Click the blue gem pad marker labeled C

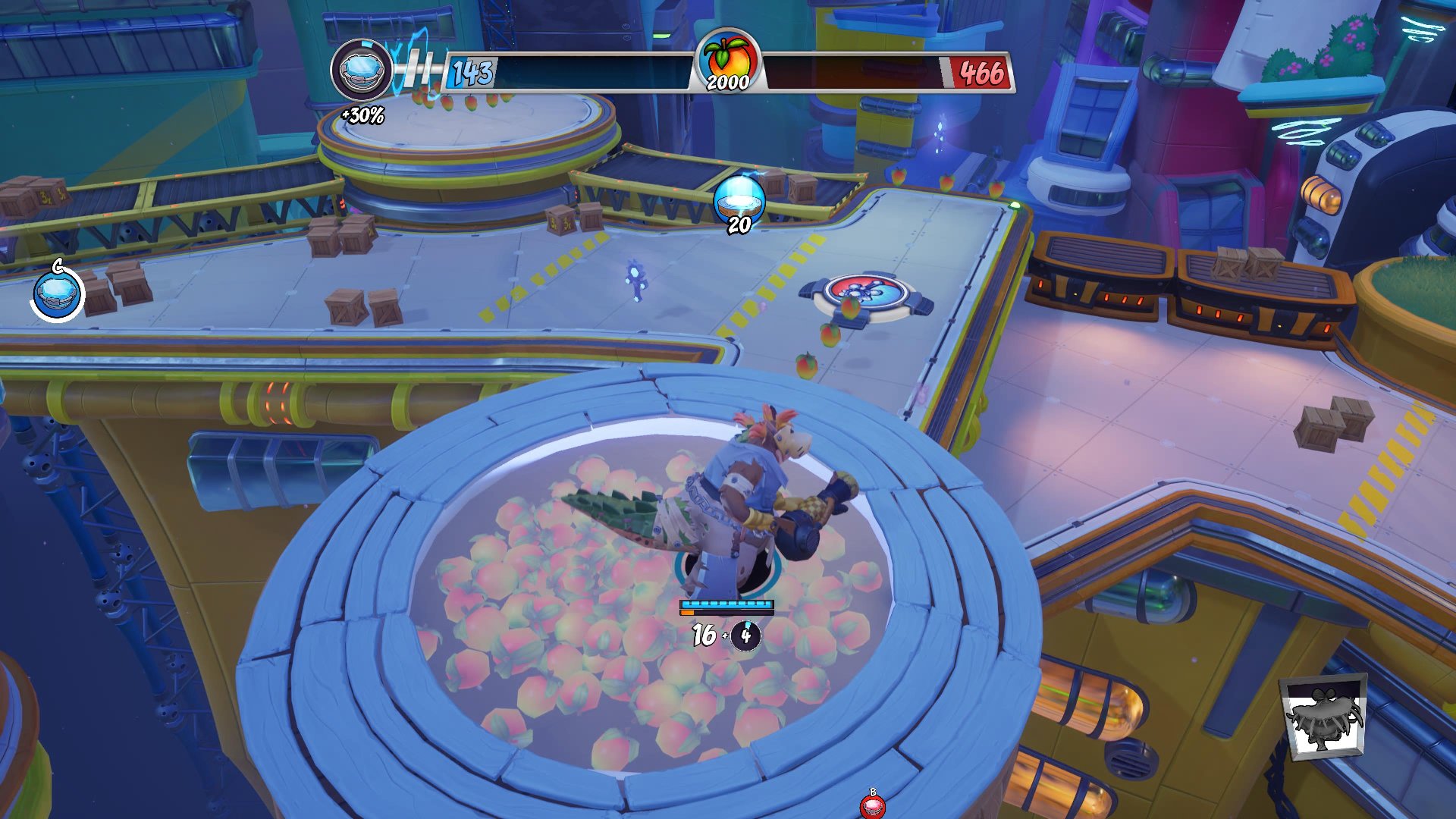click(x=58, y=292)
